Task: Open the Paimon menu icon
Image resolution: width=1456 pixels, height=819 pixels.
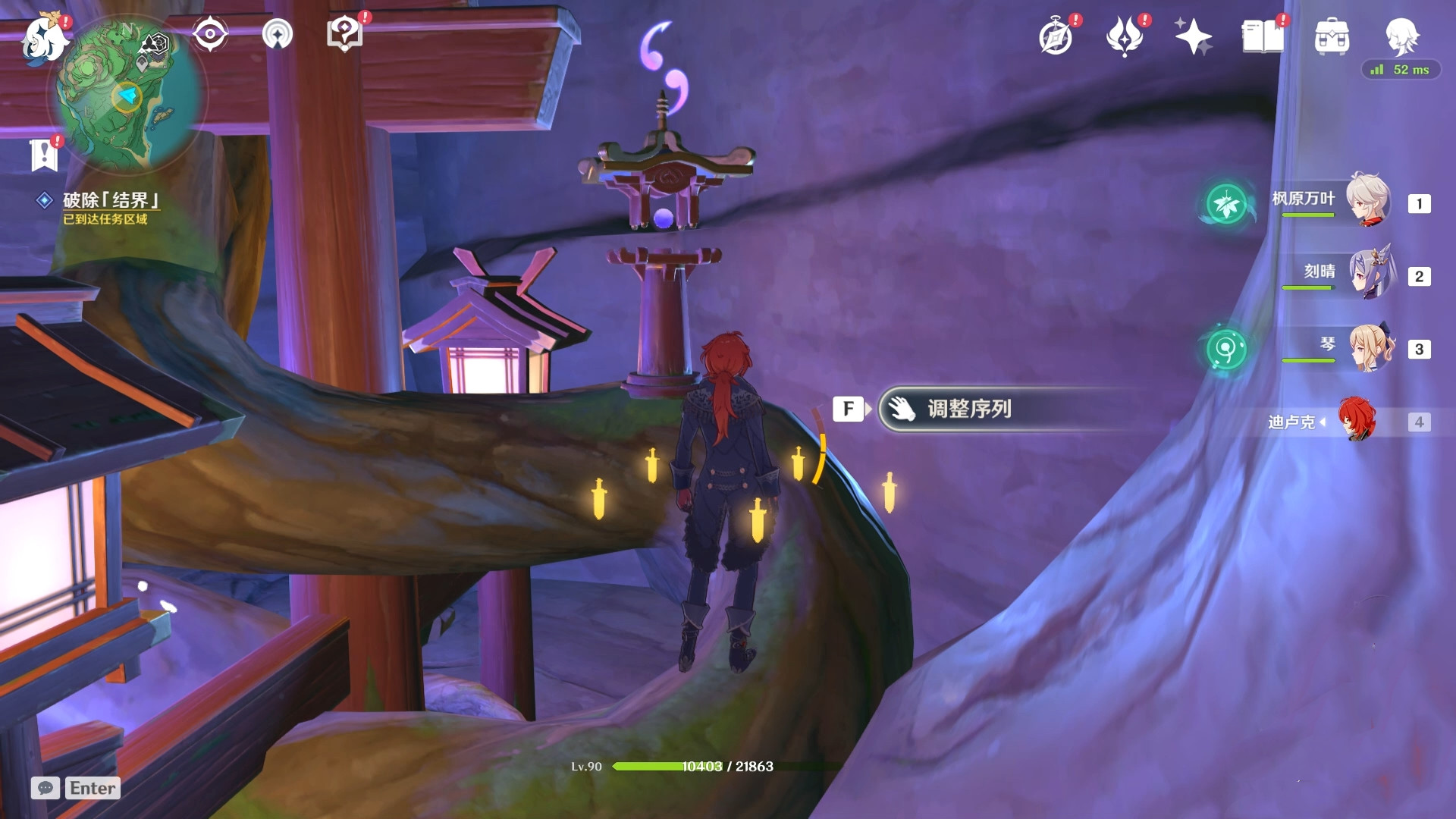Action: tap(43, 38)
